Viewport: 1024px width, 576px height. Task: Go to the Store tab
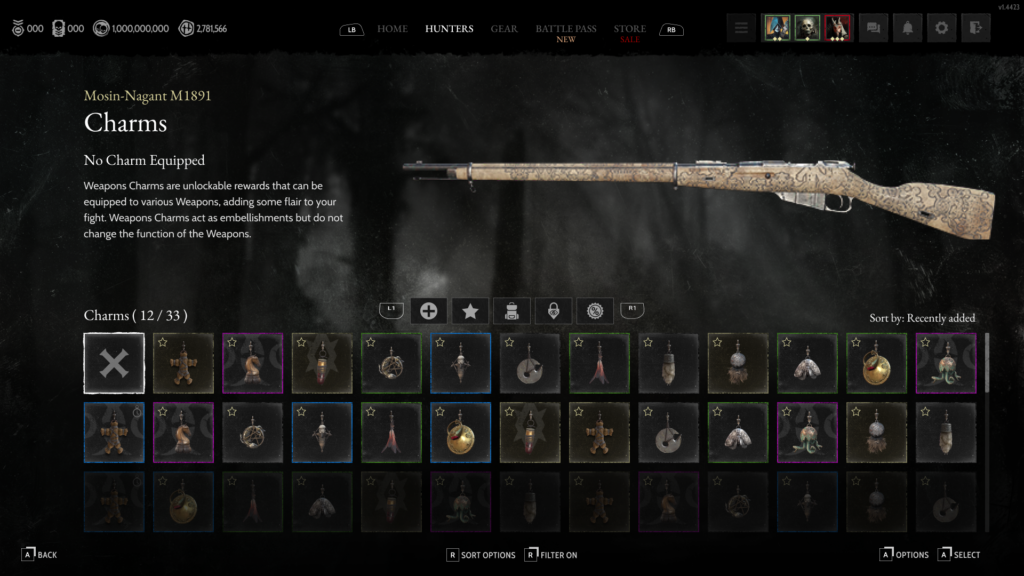(x=630, y=28)
